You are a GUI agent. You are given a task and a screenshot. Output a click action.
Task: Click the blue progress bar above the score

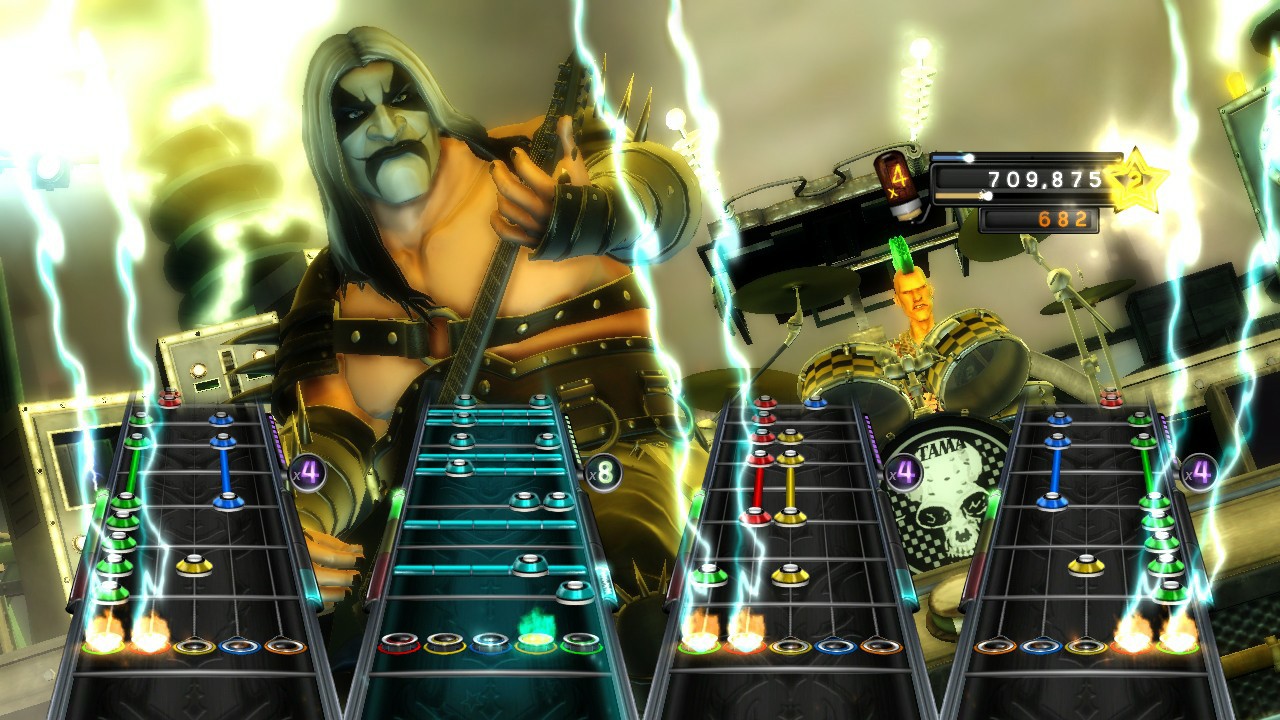(950, 158)
